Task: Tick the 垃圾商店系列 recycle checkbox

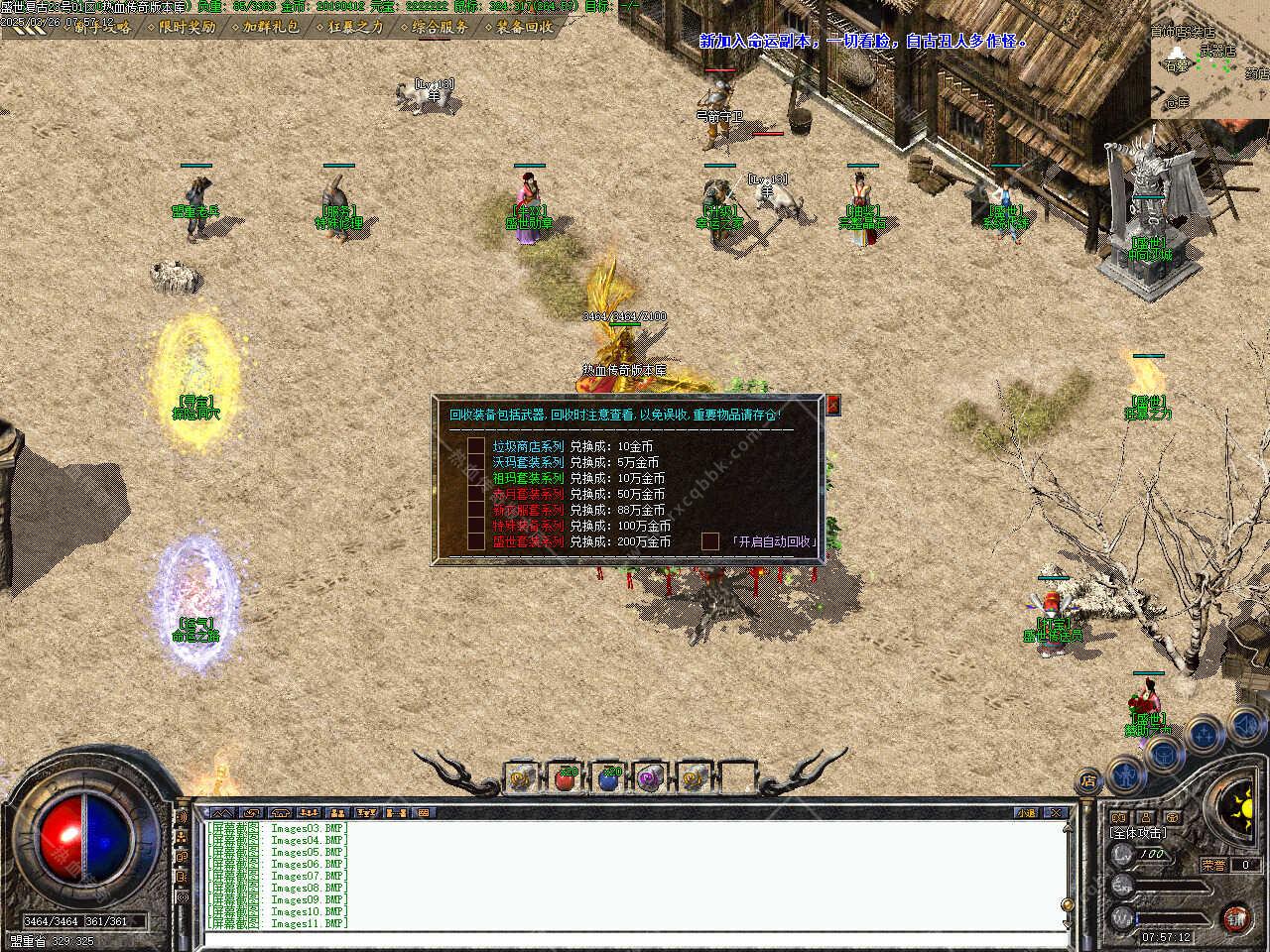Action: (x=476, y=447)
